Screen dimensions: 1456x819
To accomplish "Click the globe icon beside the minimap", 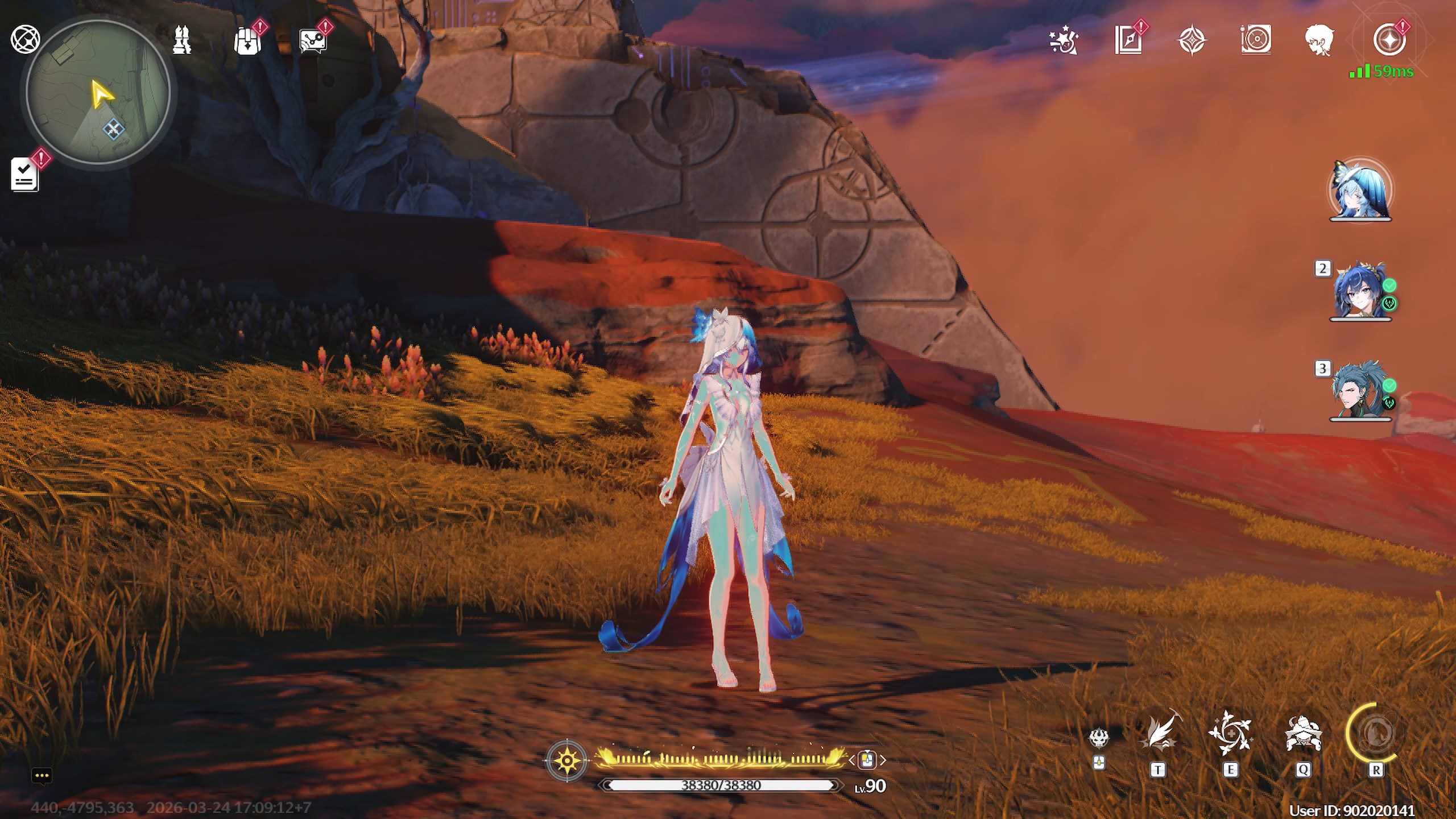I will (25, 40).
